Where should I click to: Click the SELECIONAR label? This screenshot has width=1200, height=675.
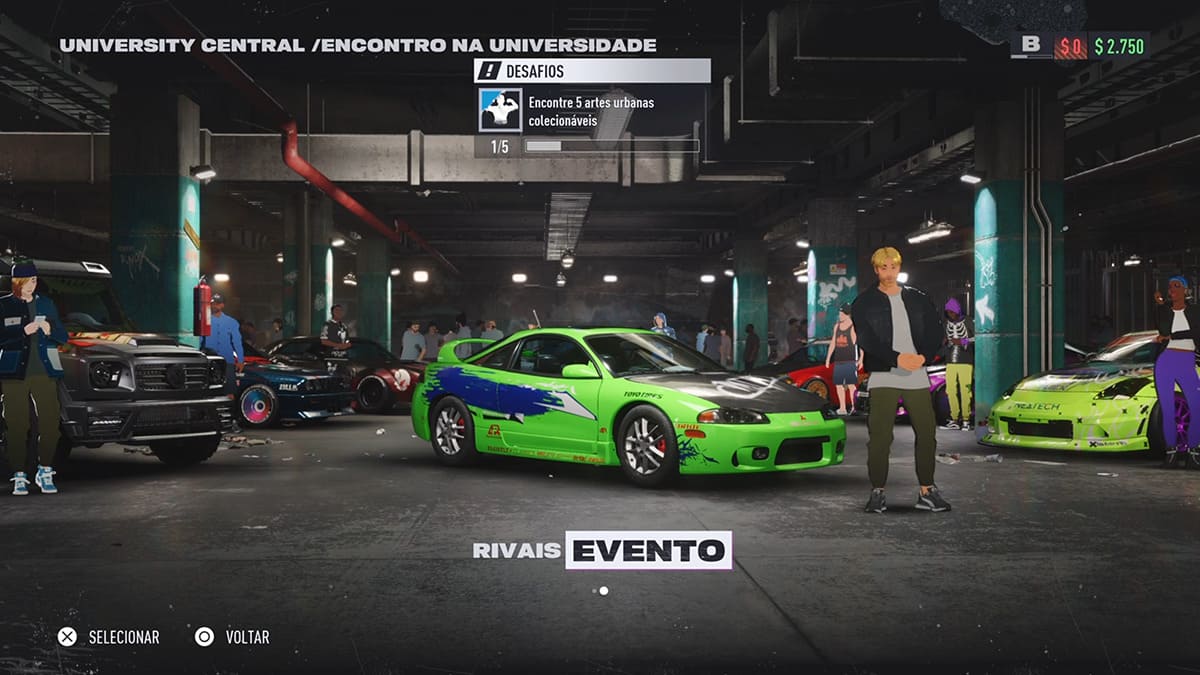[123, 637]
